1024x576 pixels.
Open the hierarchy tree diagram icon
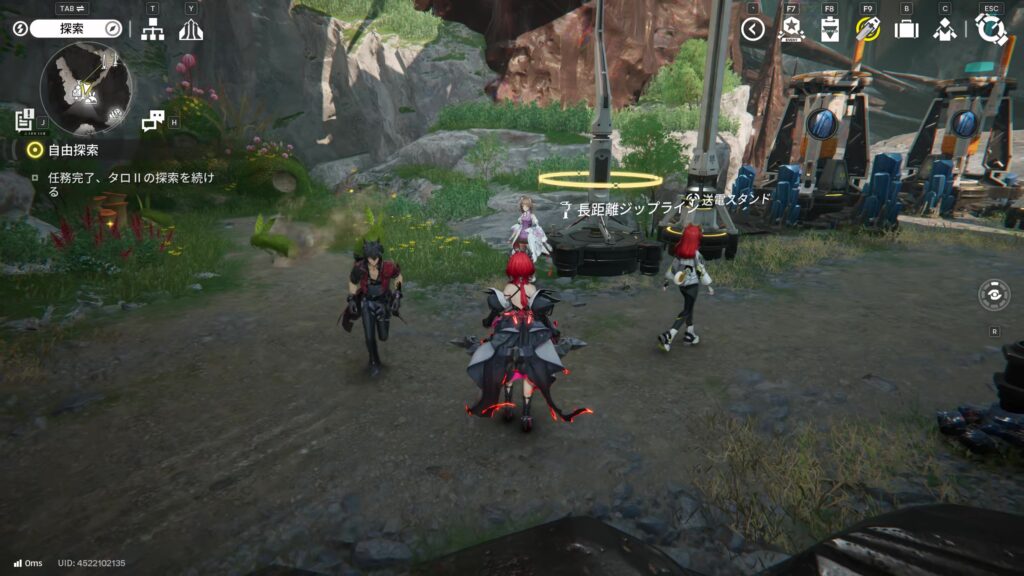(153, 30)
